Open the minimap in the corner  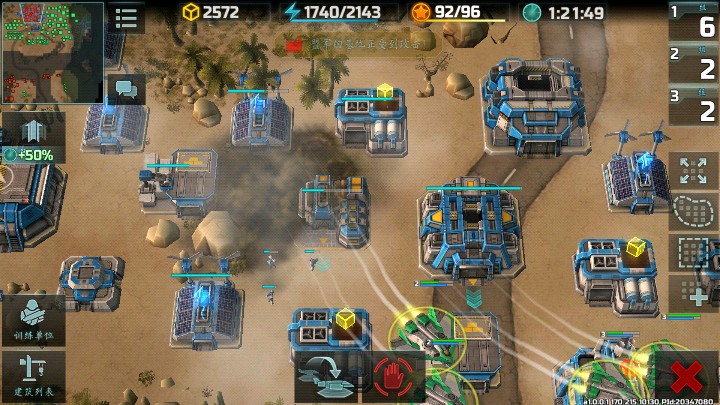tap(52, 51)
